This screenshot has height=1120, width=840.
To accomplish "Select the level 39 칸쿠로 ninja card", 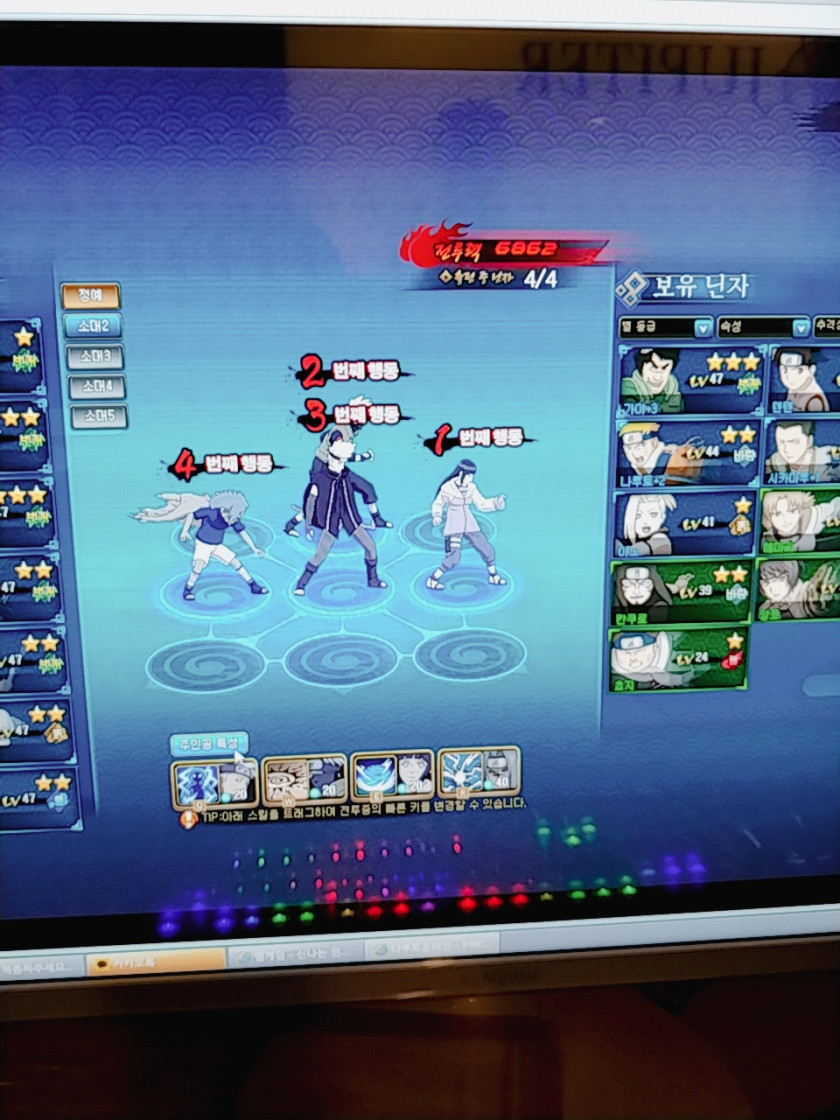I will pyautogui.click(x=681, y=591).
